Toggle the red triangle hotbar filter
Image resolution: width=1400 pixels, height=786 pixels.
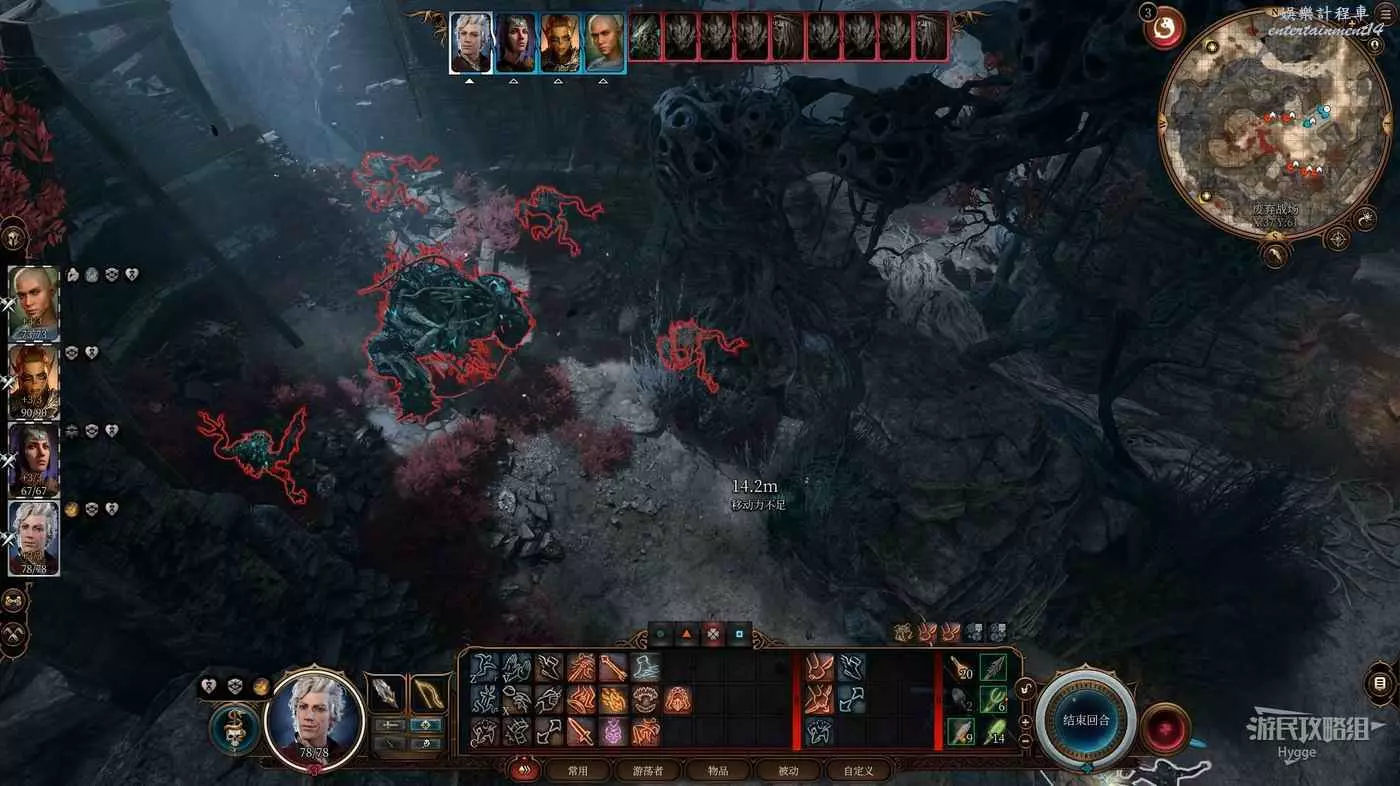tap(686, 633)
